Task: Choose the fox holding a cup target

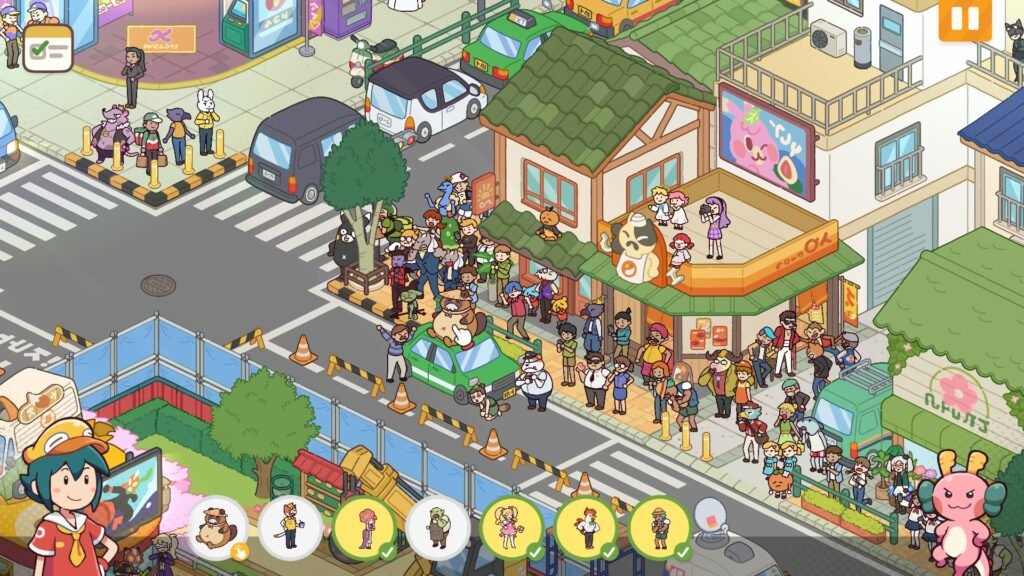Action: pos(290,528)
